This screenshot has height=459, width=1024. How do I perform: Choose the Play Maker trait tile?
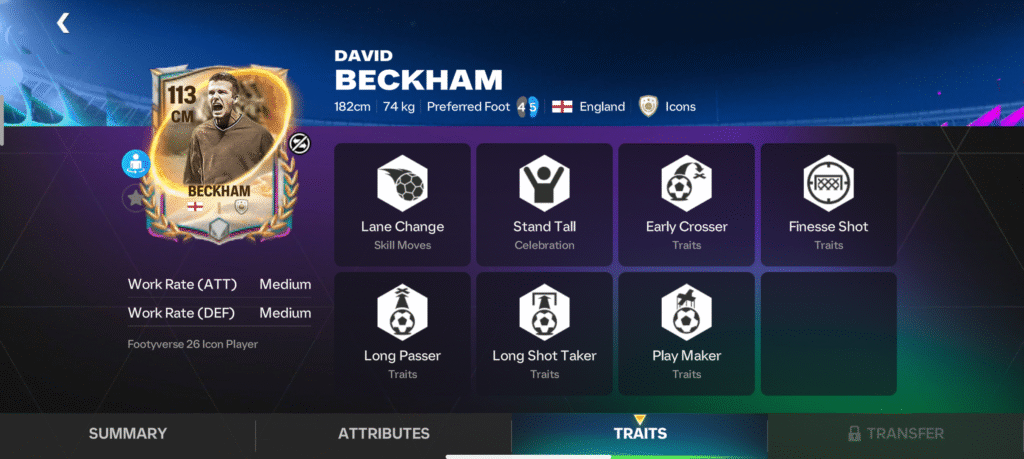tap(686, 333)
